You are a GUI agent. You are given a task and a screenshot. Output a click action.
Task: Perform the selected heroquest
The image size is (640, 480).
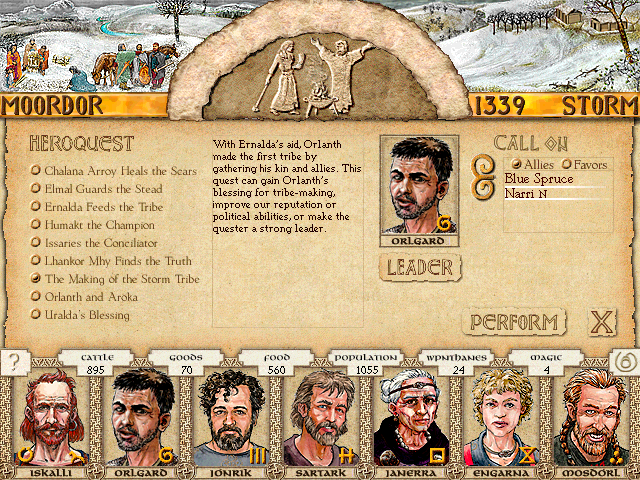(x=513, y=322)
